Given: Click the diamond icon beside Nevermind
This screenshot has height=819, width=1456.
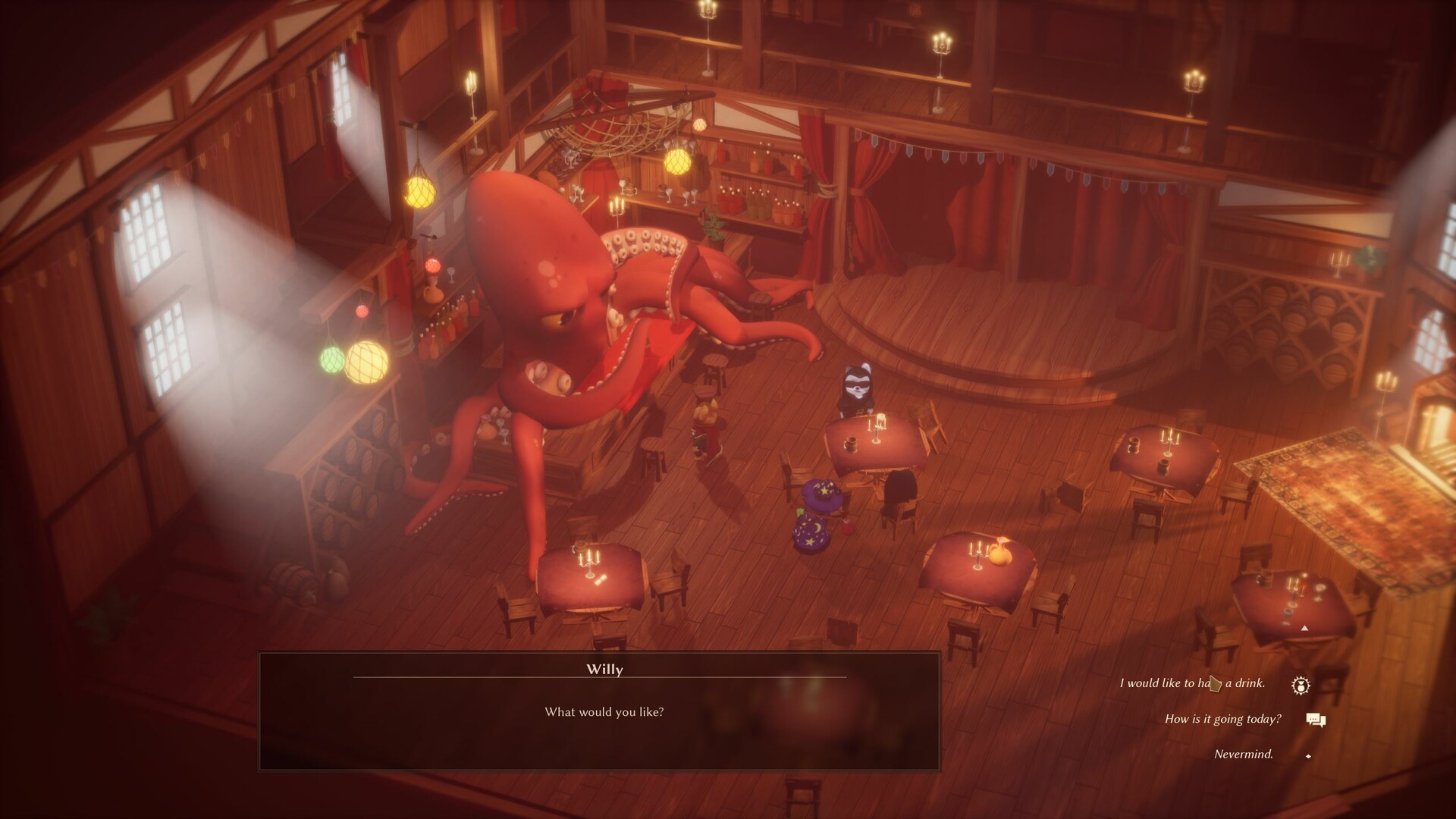Looking at the screenshot, I should point(1307,755).
